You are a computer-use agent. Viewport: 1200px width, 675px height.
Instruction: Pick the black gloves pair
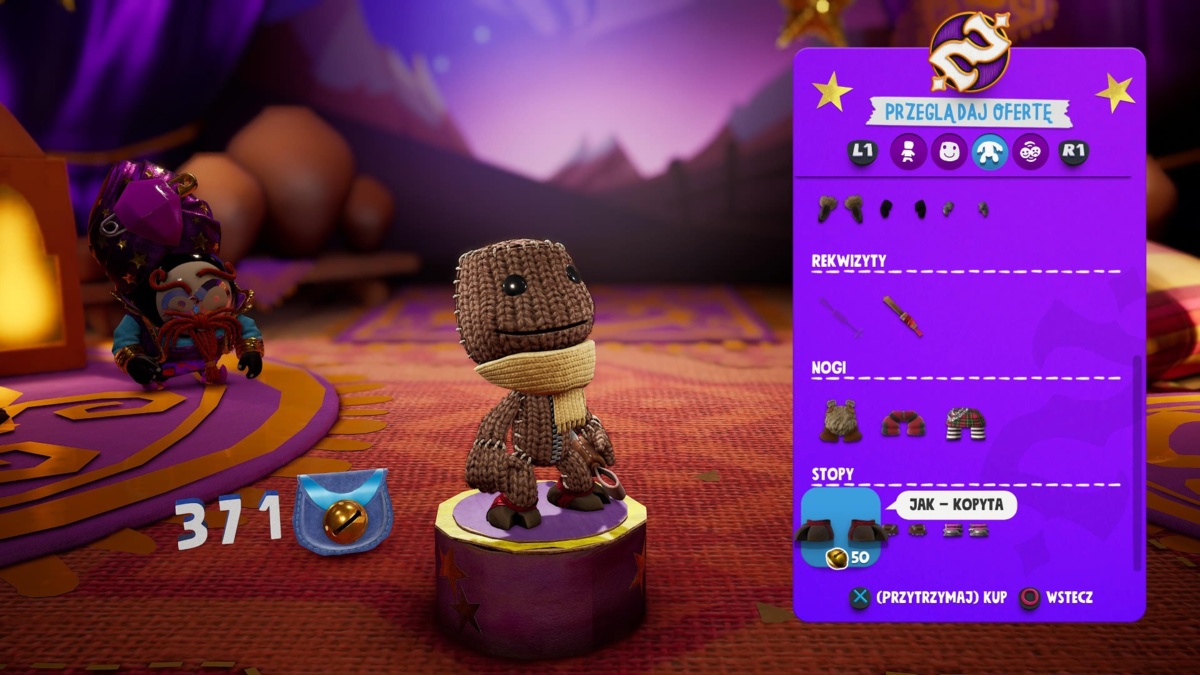(x=902, y=209)
